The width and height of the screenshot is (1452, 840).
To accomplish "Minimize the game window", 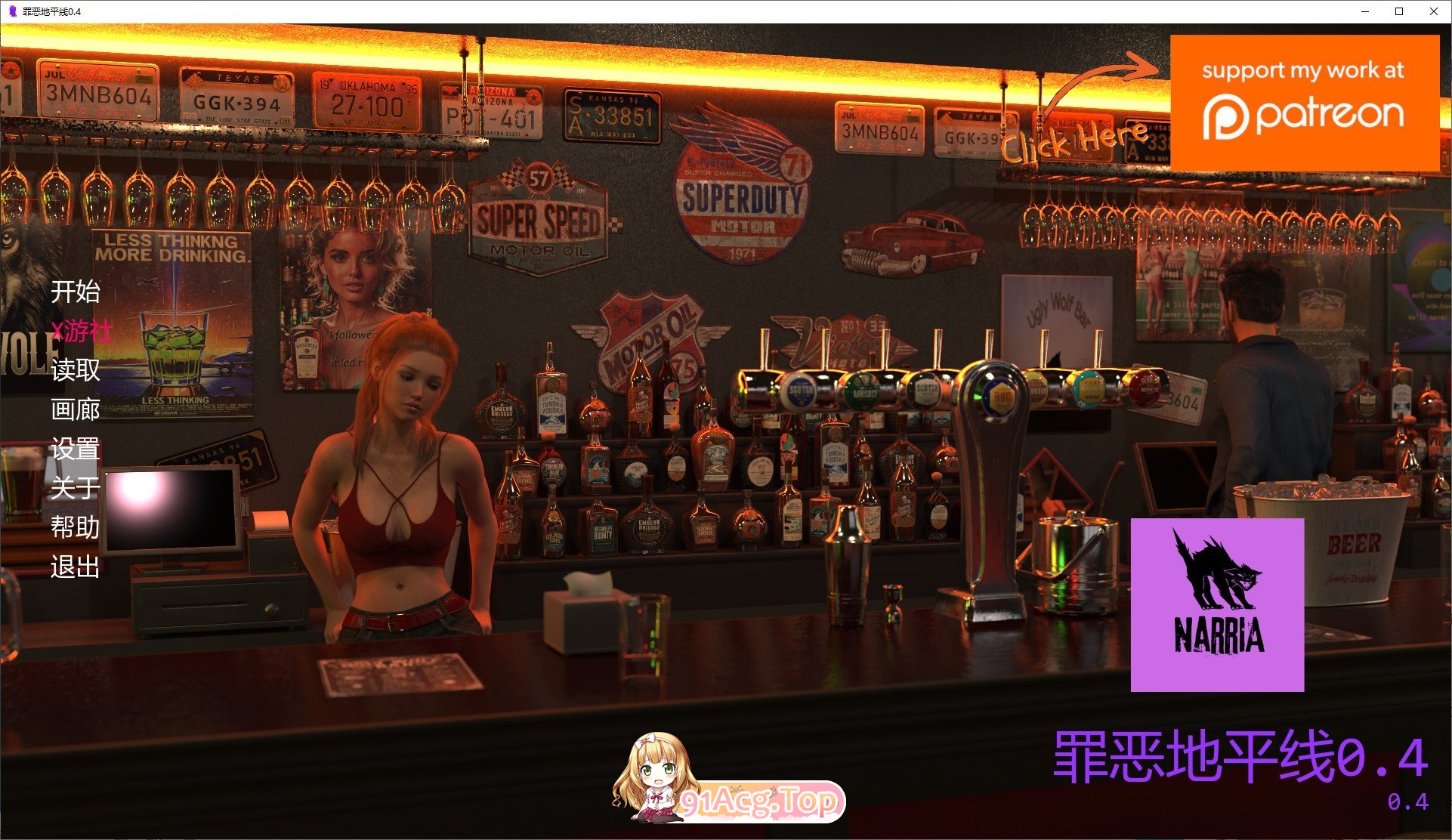I will pyautogui.click(x=1364, y=11).
